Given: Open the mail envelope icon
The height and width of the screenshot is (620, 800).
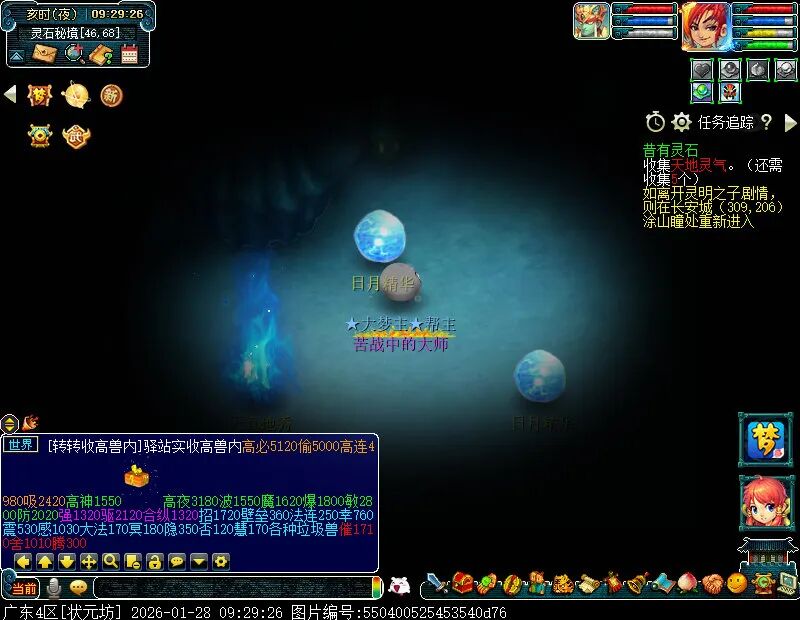Looking at the screenshot, I should [44, 53].
